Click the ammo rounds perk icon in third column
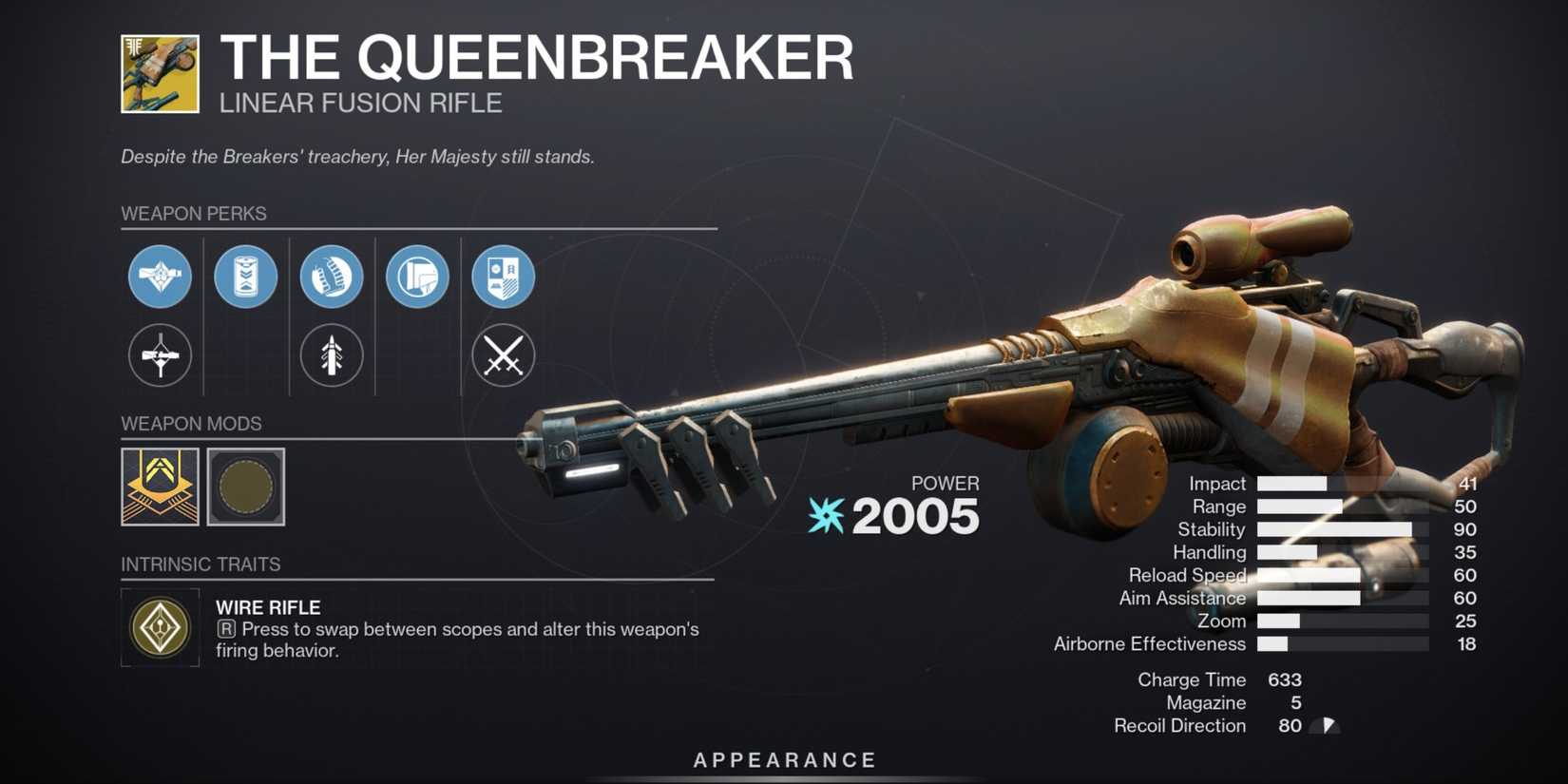 (x=331, y=277)
